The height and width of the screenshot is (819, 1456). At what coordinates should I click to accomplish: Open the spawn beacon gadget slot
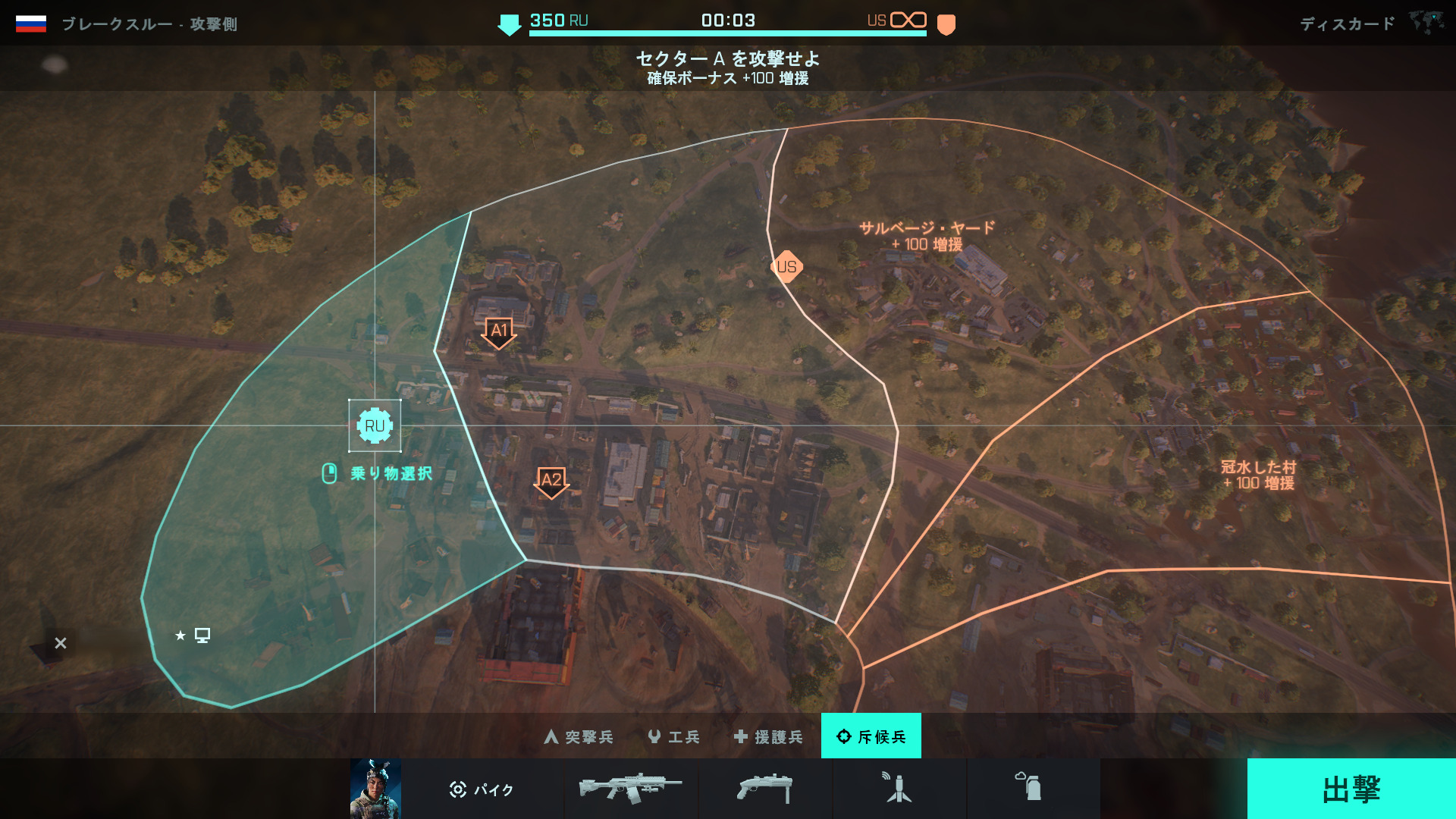point(899,789)
